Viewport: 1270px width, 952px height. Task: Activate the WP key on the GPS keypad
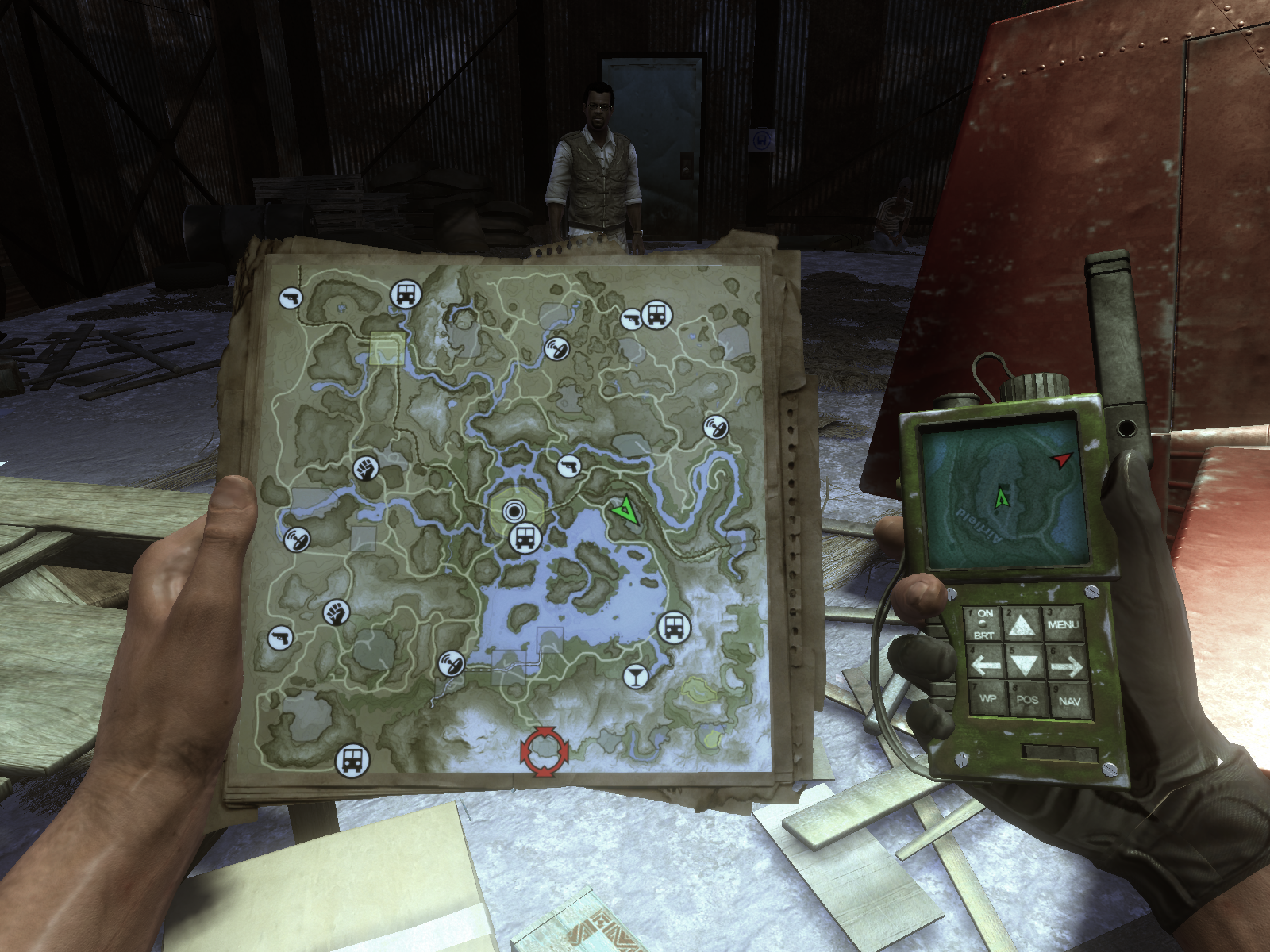tap(987, 698)
